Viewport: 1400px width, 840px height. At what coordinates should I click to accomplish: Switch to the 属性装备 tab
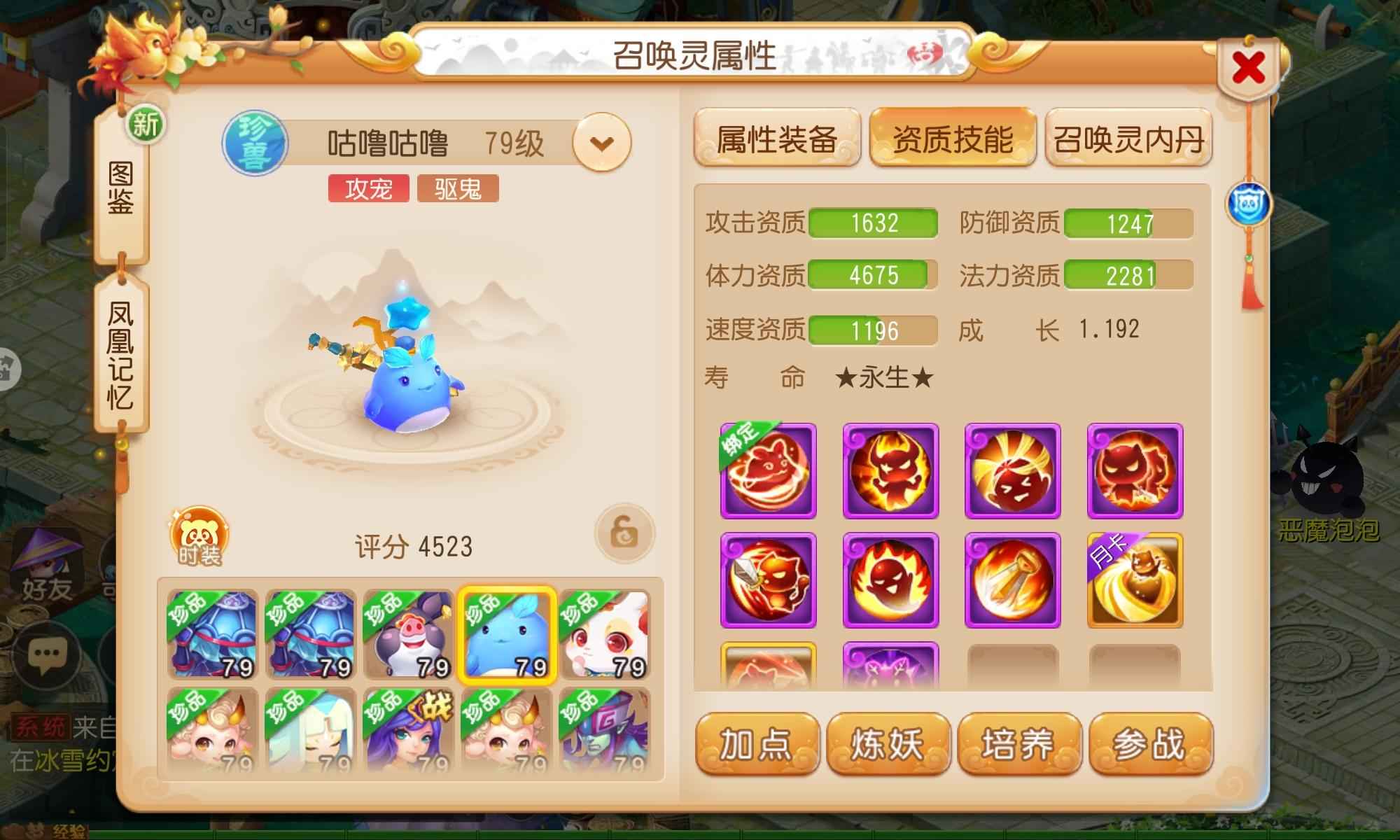pyautogui.click(x=777, y=138)
